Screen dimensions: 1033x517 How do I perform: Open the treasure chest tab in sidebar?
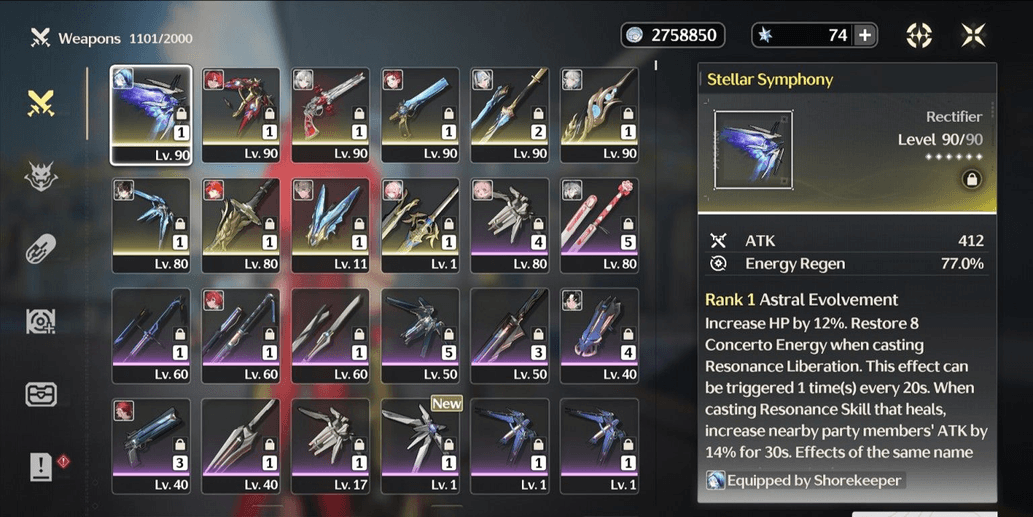coord(41,393)
